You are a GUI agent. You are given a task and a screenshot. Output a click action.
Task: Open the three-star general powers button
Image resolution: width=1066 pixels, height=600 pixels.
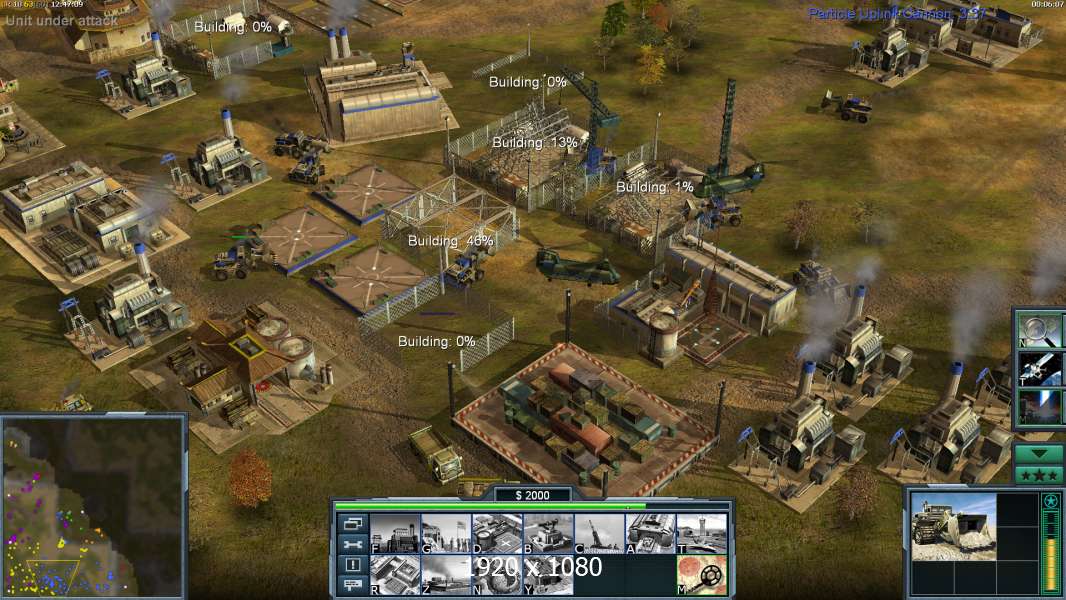point(1039,475)
